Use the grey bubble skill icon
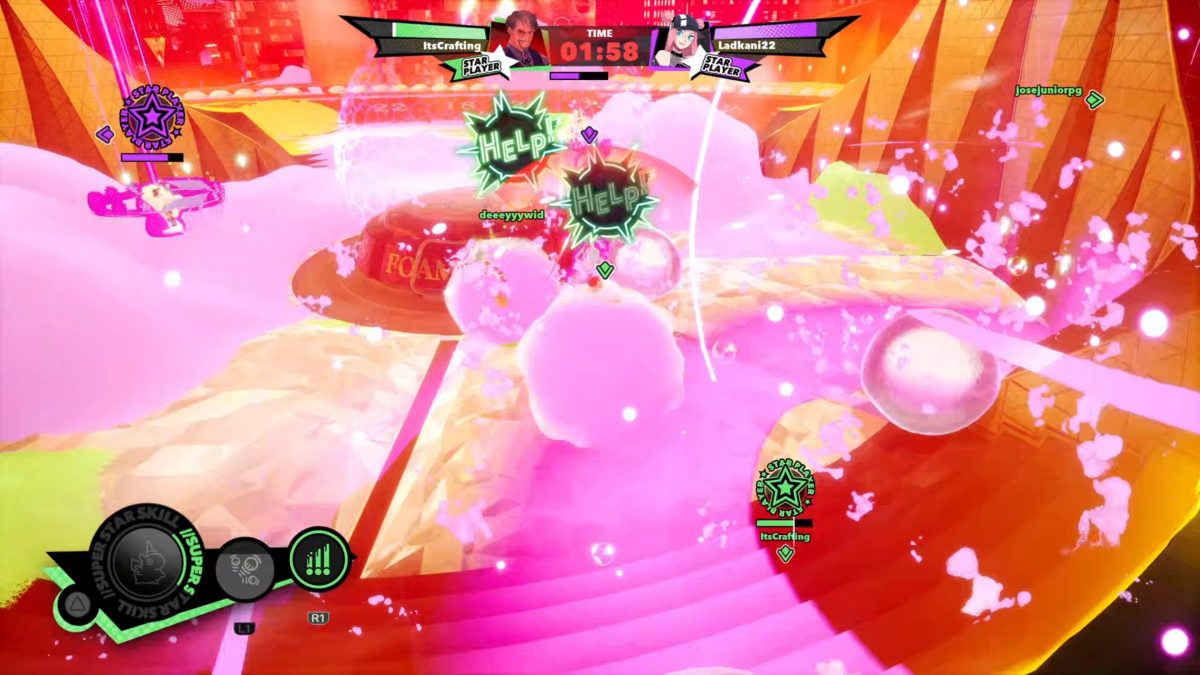1200x675 pixels. [244, 568]
